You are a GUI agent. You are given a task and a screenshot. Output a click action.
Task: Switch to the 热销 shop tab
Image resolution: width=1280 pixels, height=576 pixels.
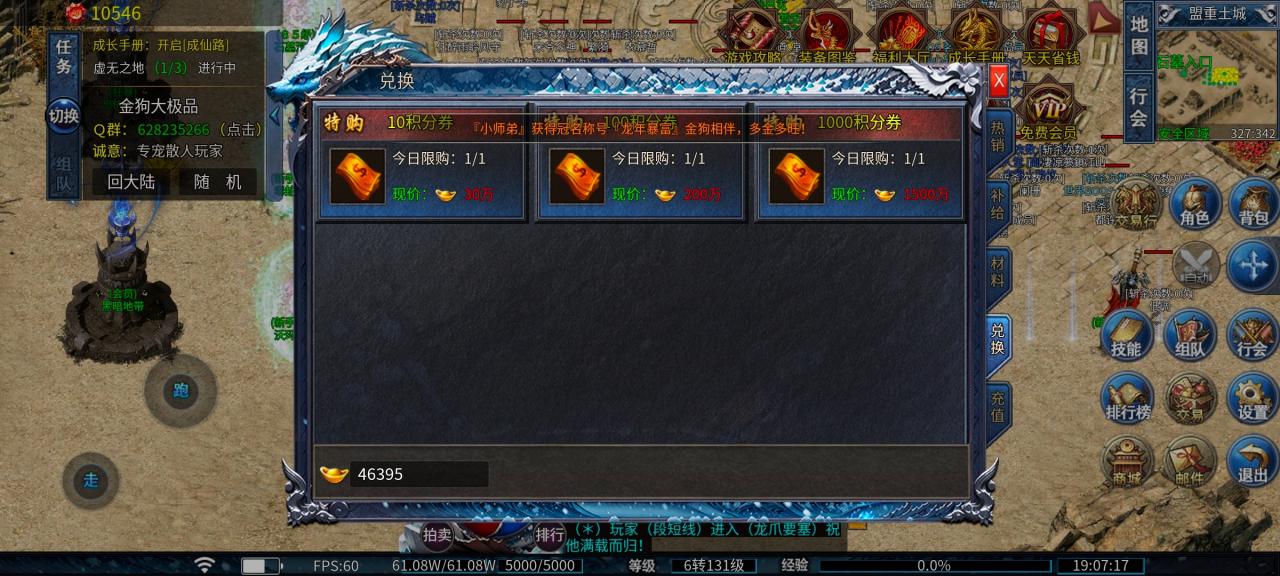997,136
